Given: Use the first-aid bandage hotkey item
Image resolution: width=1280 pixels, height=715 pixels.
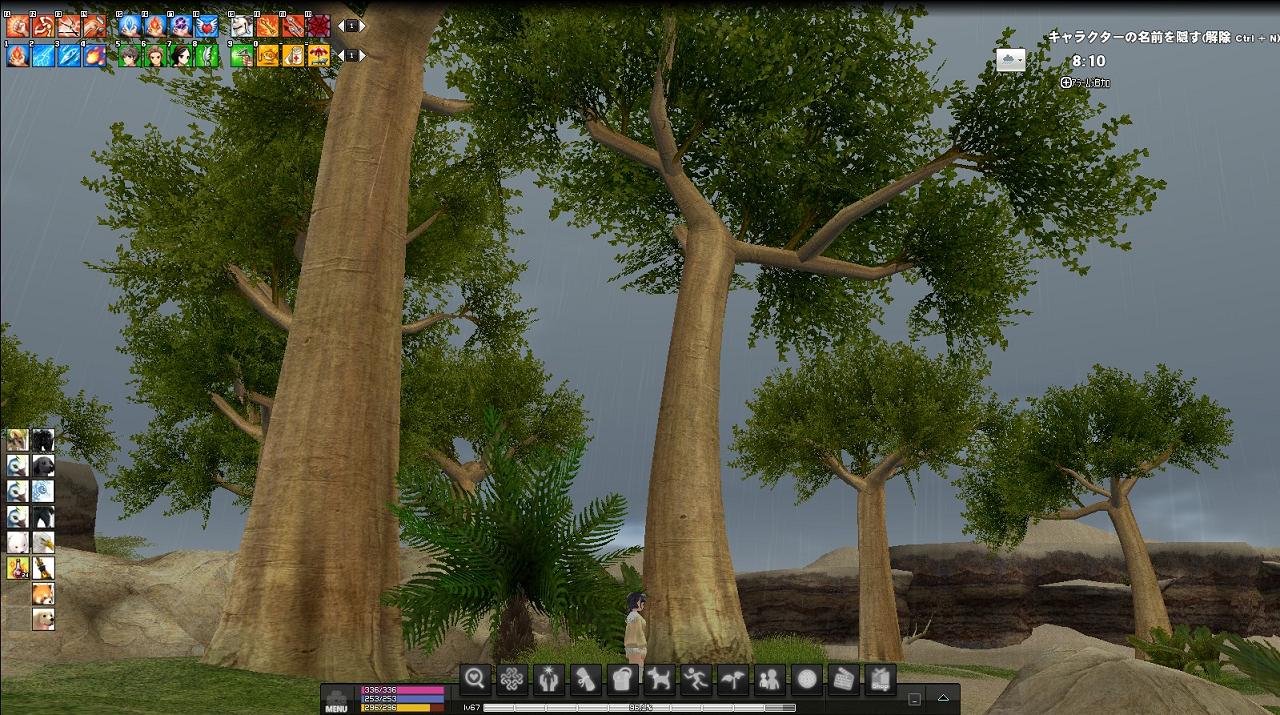Looking at the screenshot, I should pos(294,56).
